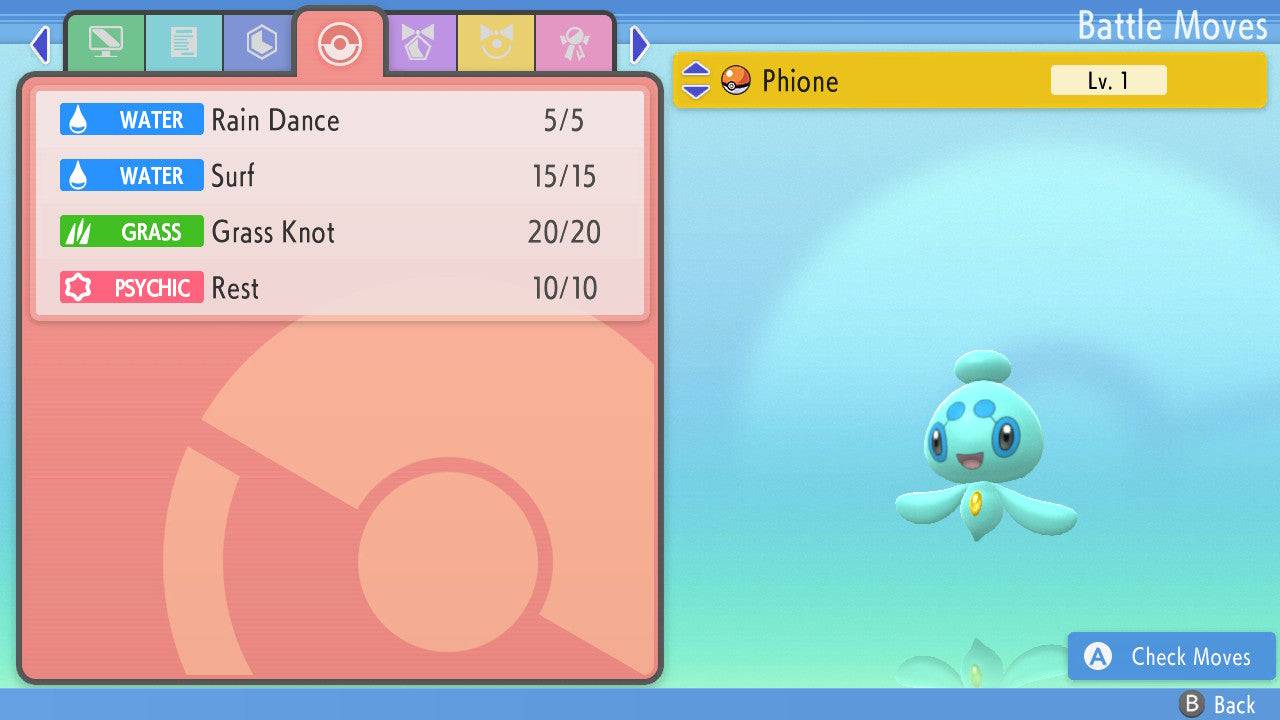Click the up-down Pokémon switcher arrows
Image resolution: width=1280 pixels, height=720 pixels.
[698, 81]
